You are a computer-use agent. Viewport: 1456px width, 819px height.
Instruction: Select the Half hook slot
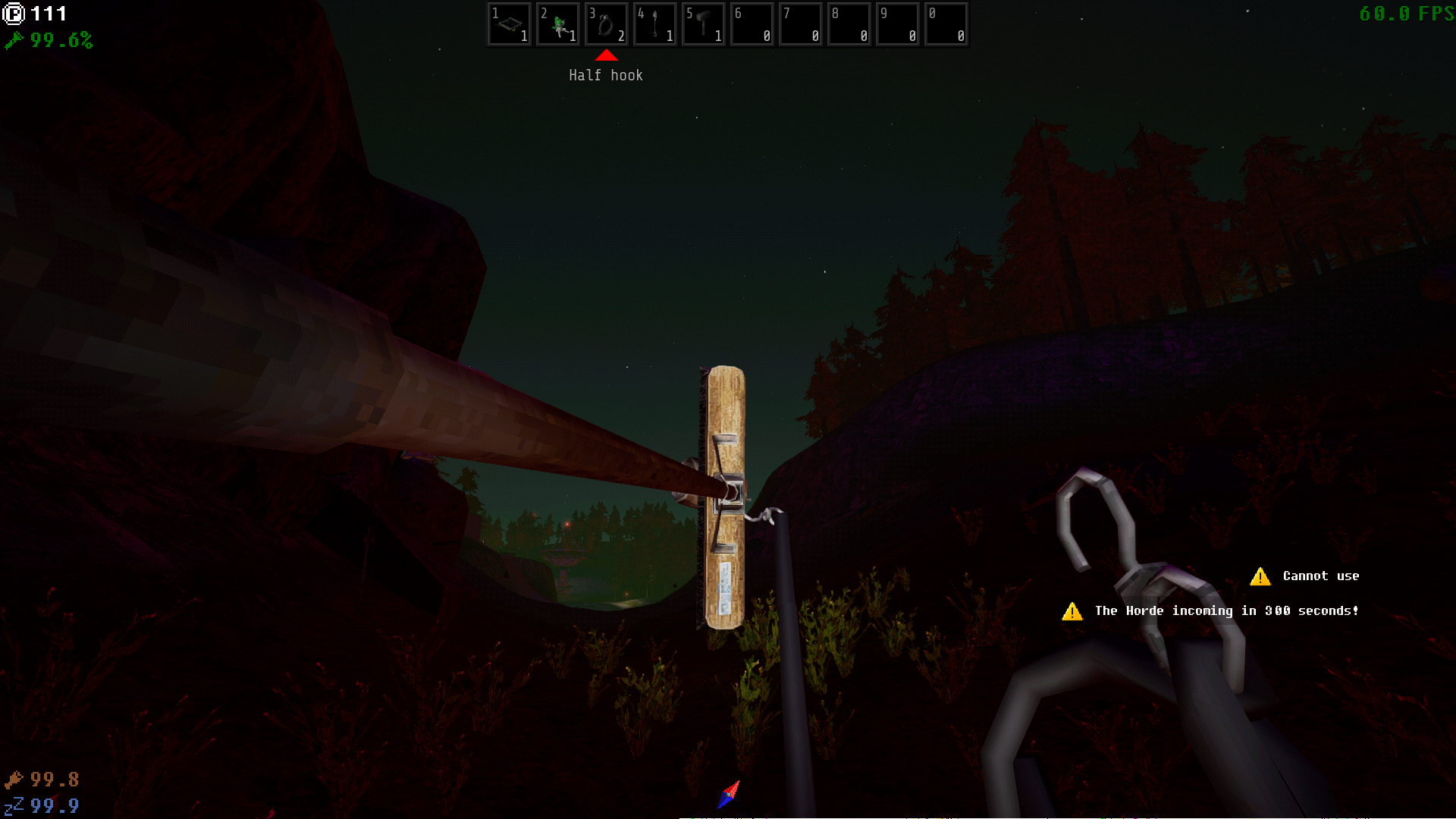[x=606, y=24]
